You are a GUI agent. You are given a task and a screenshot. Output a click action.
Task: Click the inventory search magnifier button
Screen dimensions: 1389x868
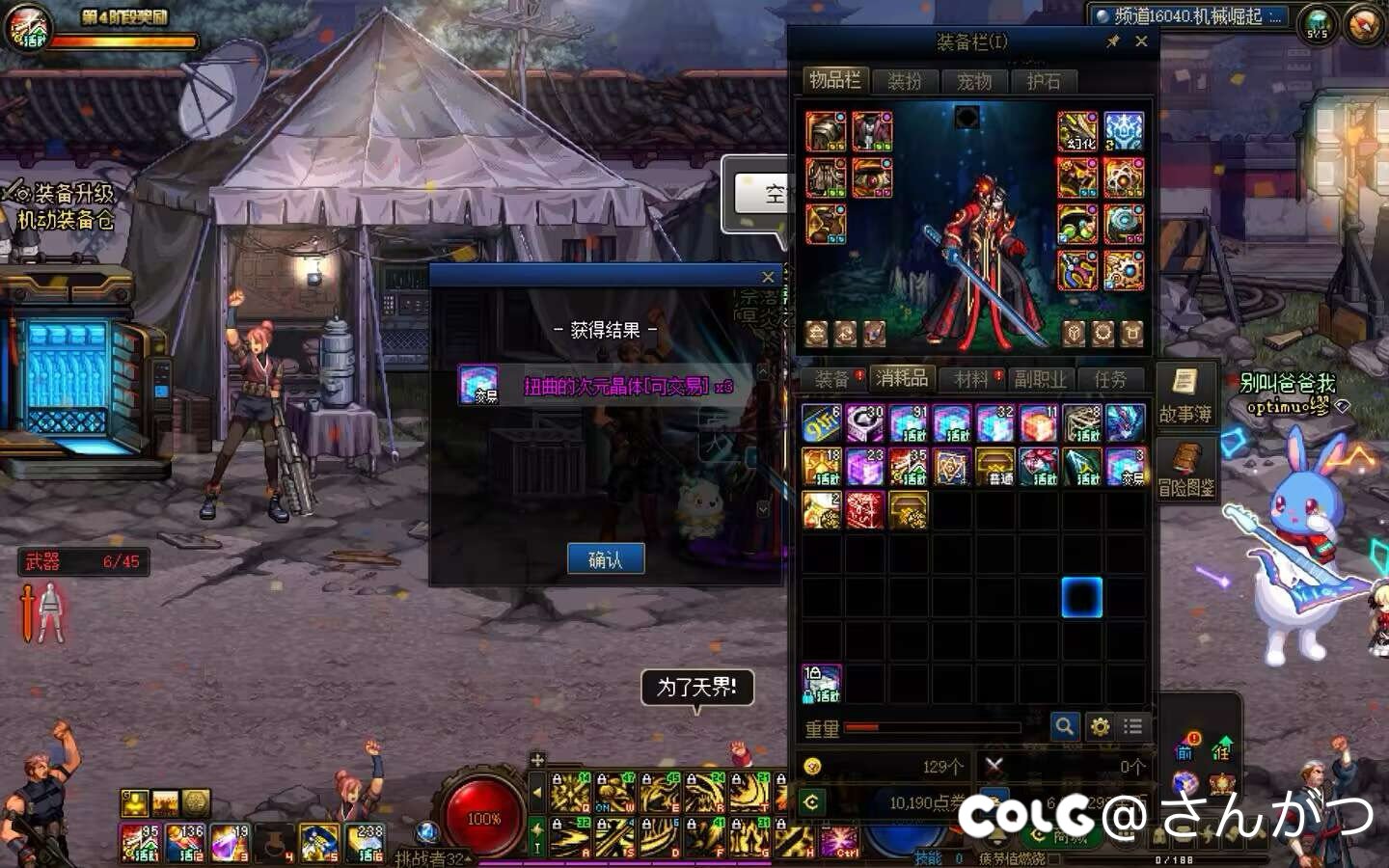click(1064, 726)
